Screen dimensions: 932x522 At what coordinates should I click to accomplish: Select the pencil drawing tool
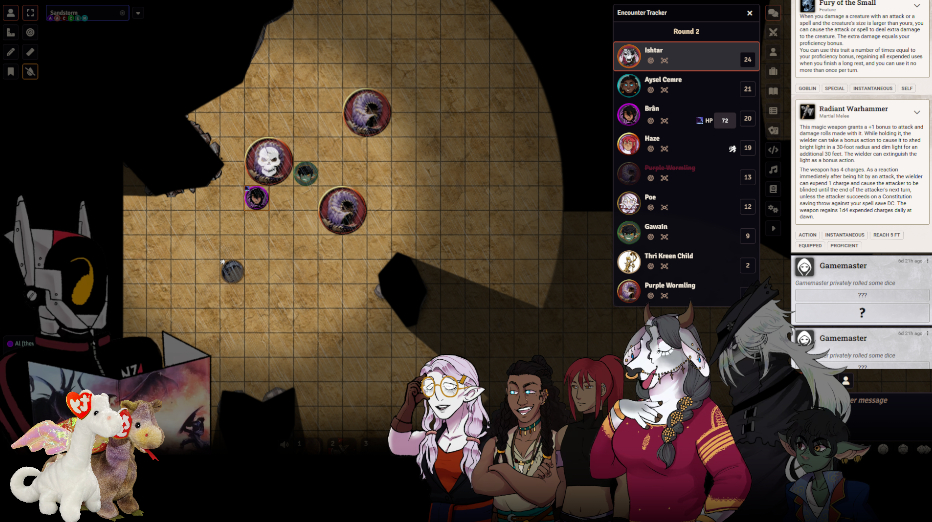pos(11,52)
